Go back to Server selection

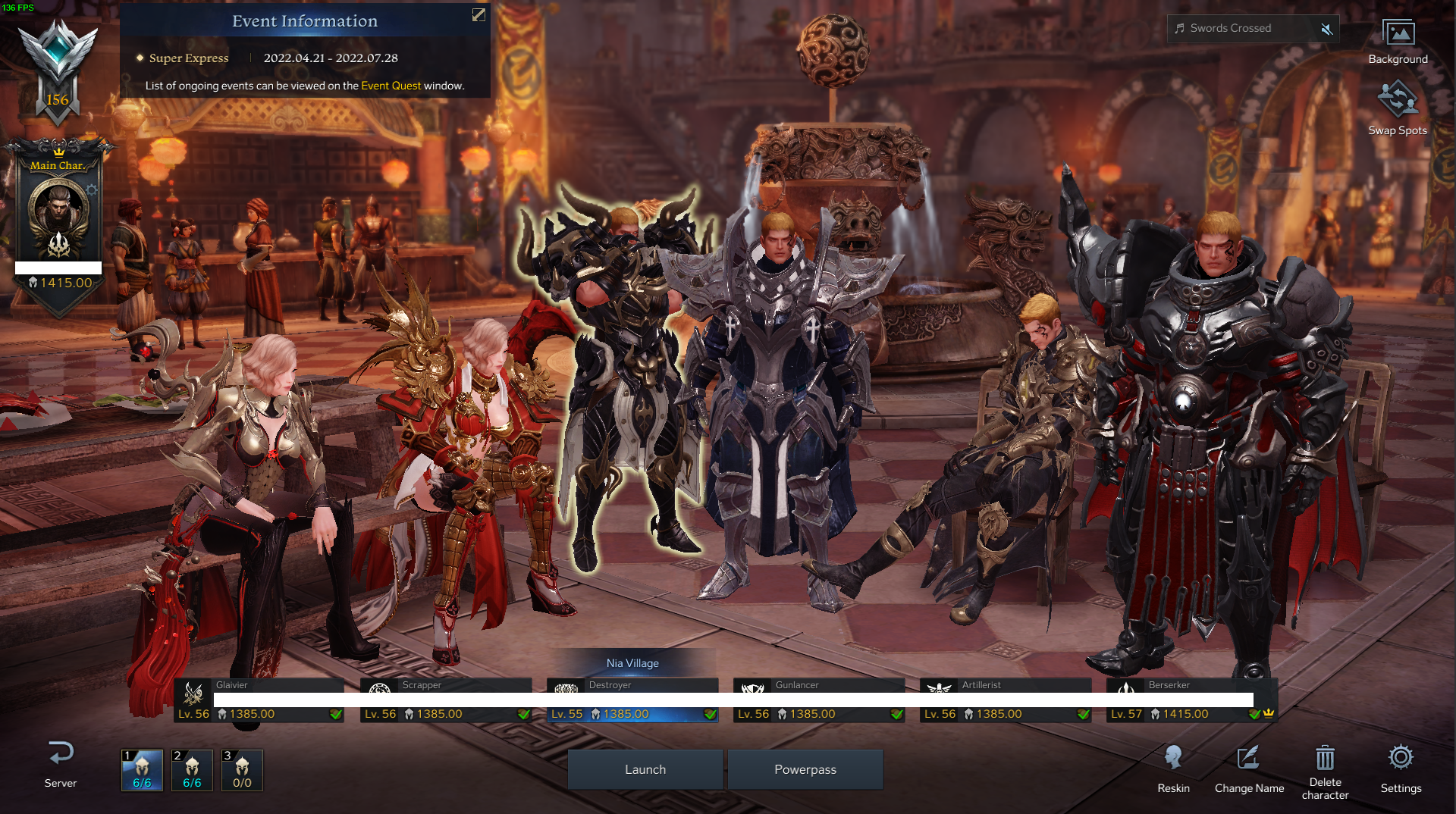tap(61, 763)
